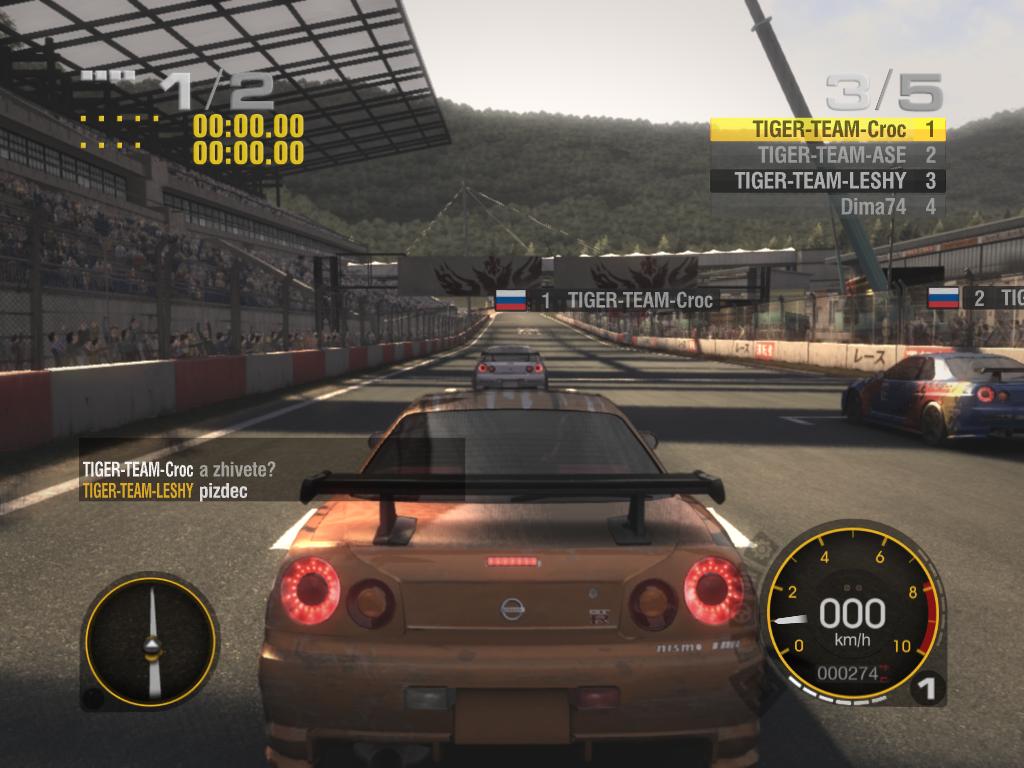The height and width of the screenshot is (768, 1024).
Task: Select TIGER-TEAM-Croc in the standings list
Action: 828,129
